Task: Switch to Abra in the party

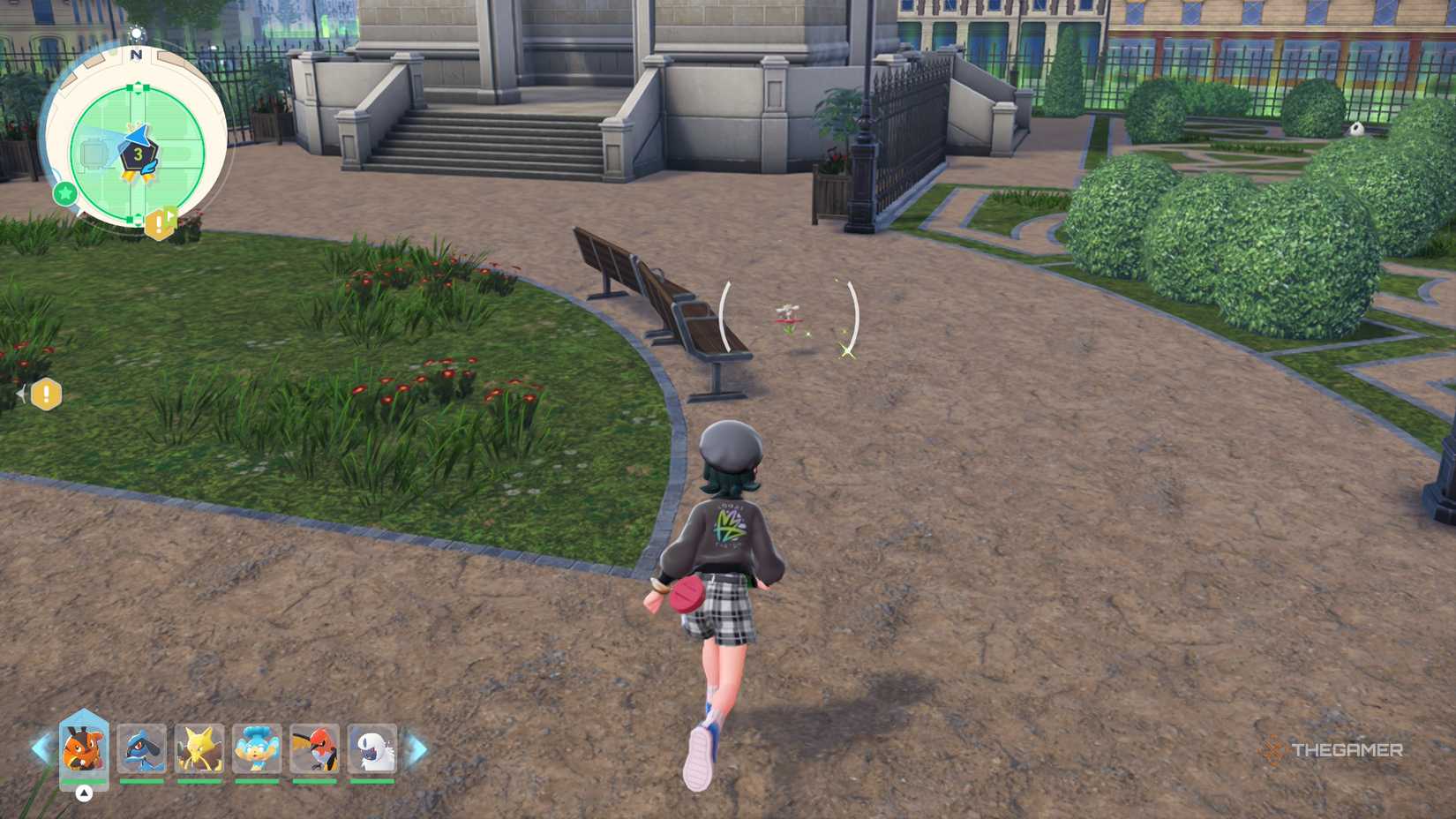Action: 199,748
